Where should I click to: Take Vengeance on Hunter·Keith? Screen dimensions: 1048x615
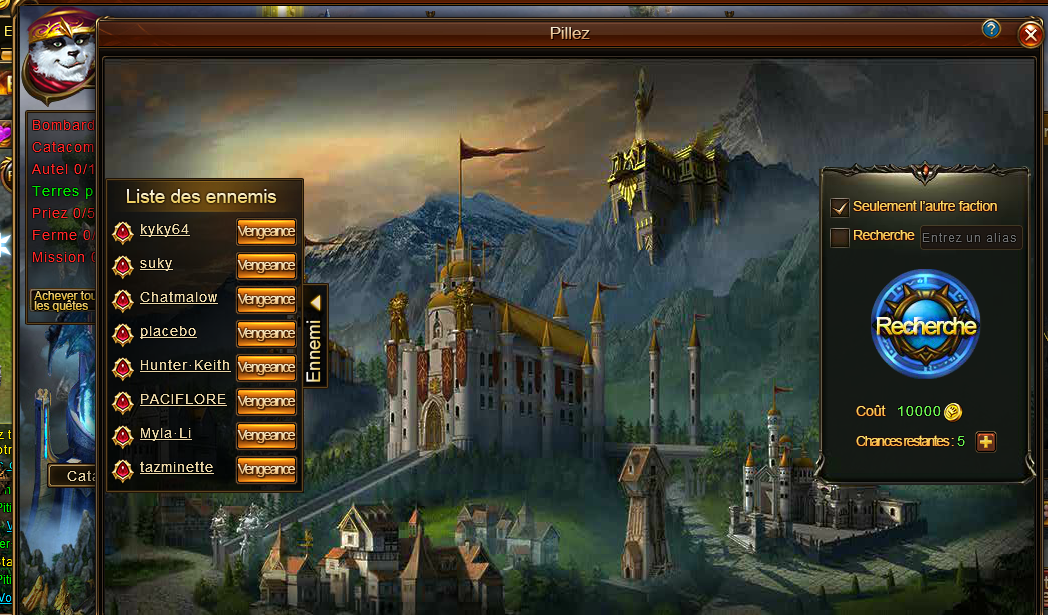(266, 367)
